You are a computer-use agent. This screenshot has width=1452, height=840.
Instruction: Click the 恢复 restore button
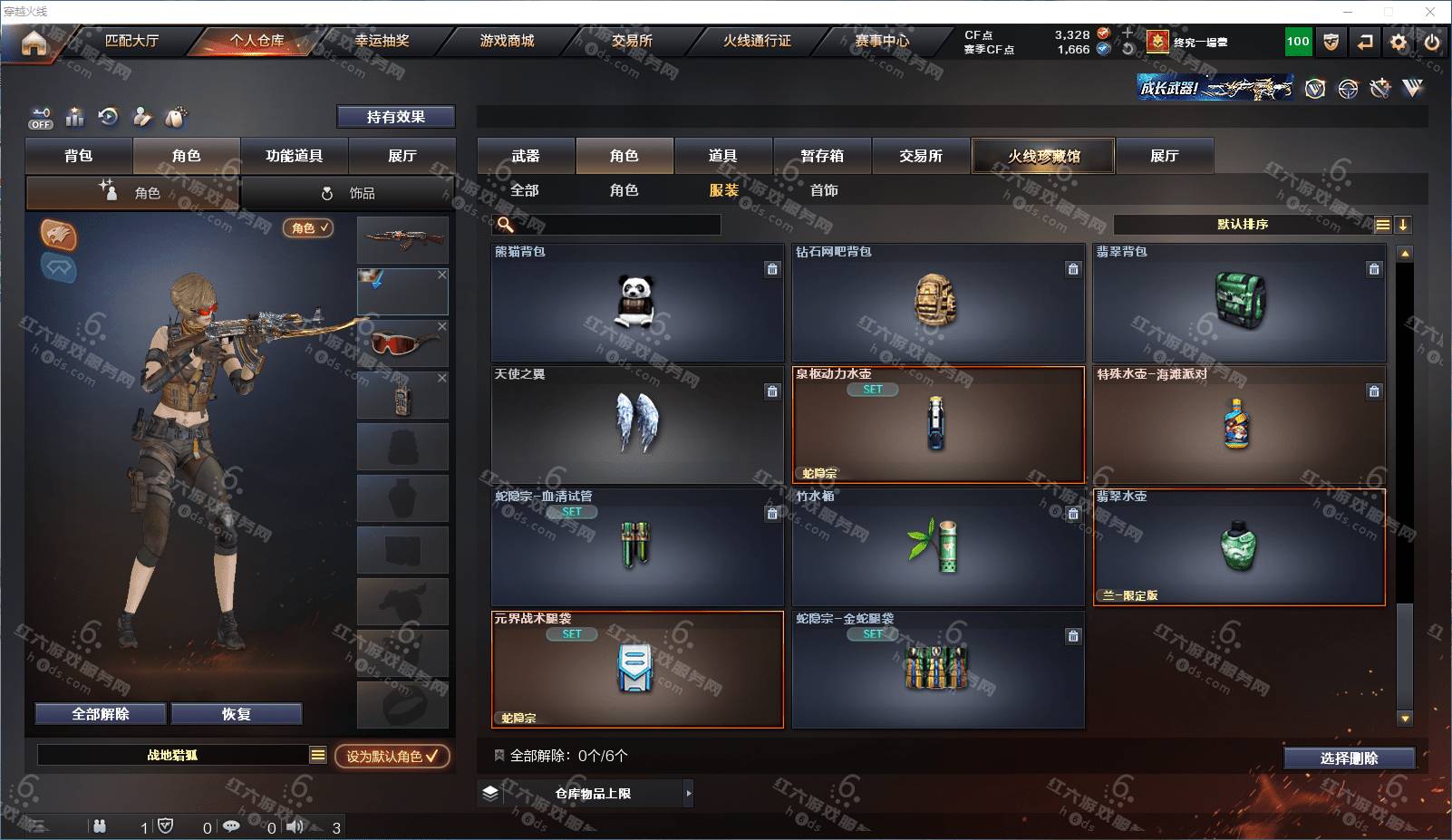(236, 714)
